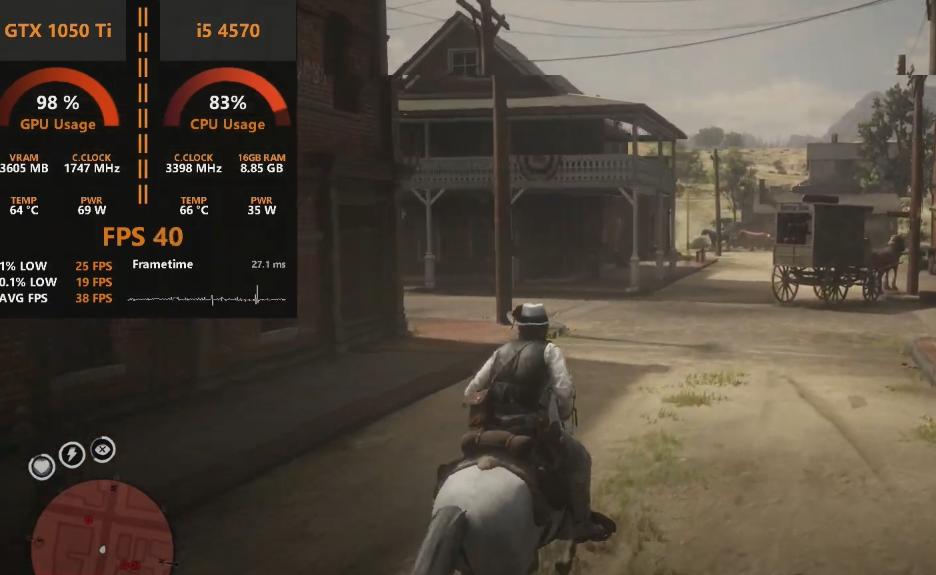Activate the Dead Eye core icon
This screenshot has height=575, width=936.
pyautogui.click(x=103, y=450)
